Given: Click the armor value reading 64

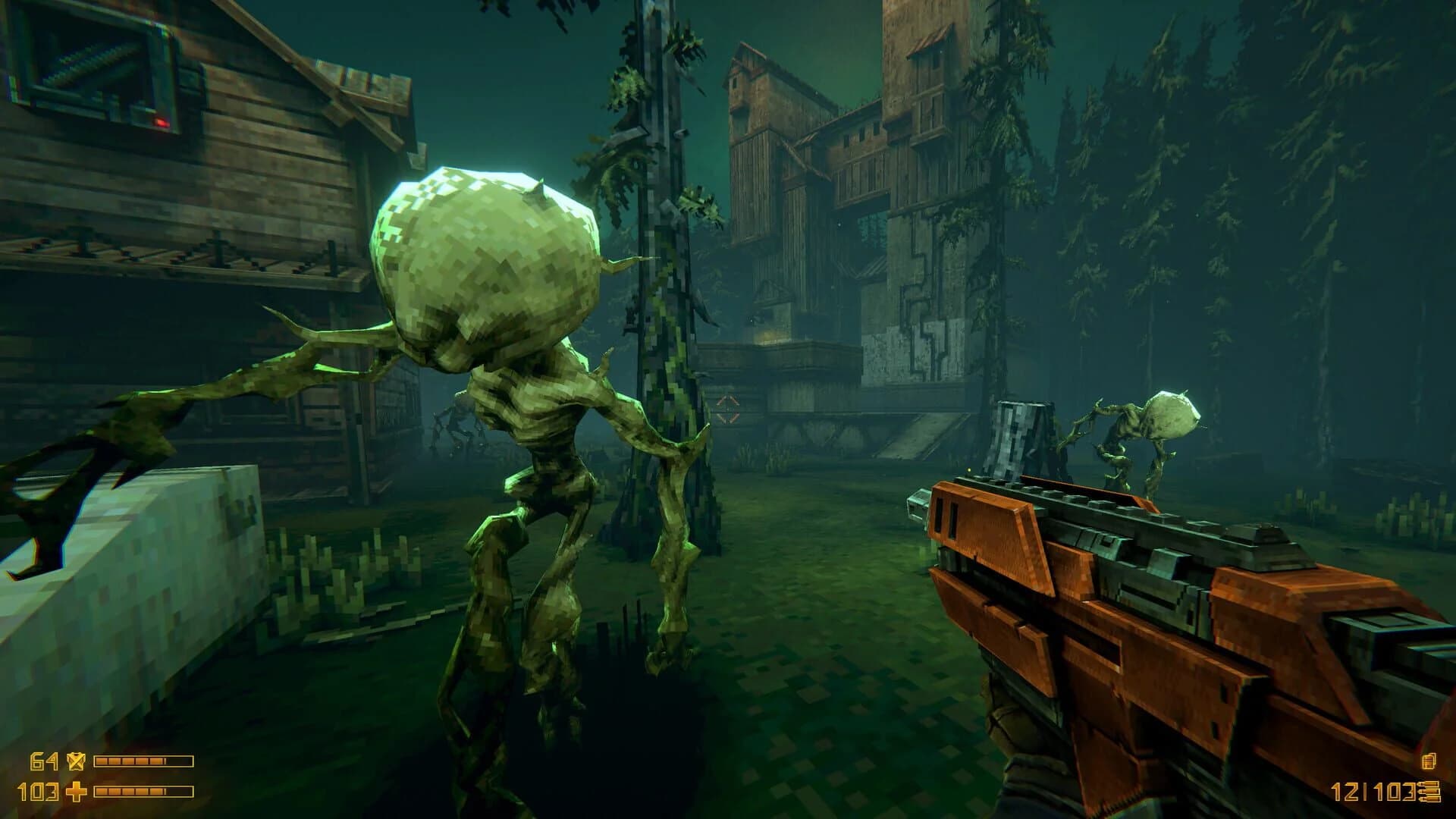Looking at the screenshot, I should (43, 761).
